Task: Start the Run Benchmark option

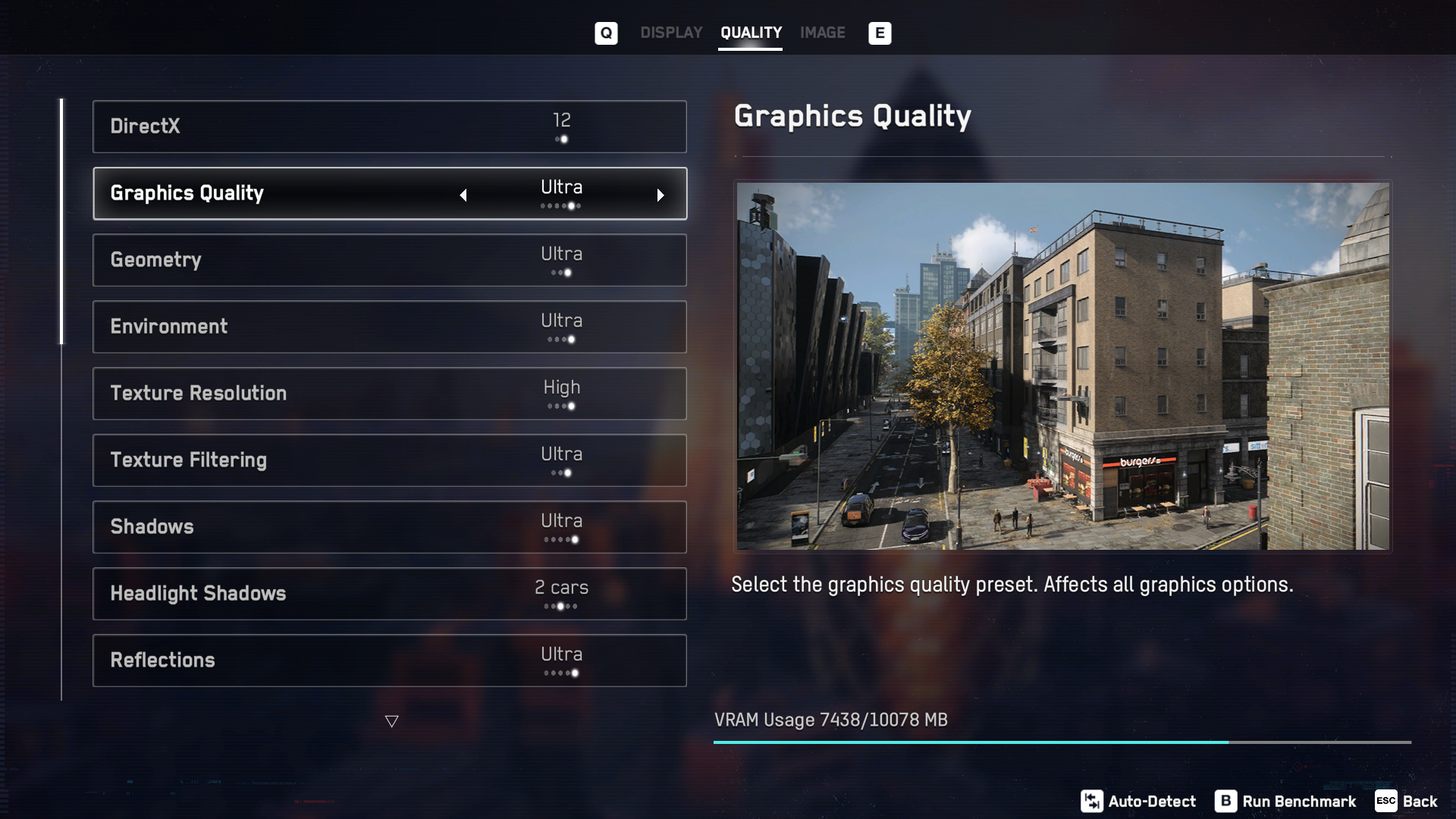Action: pyautogui.click(x=1285, y=802)
